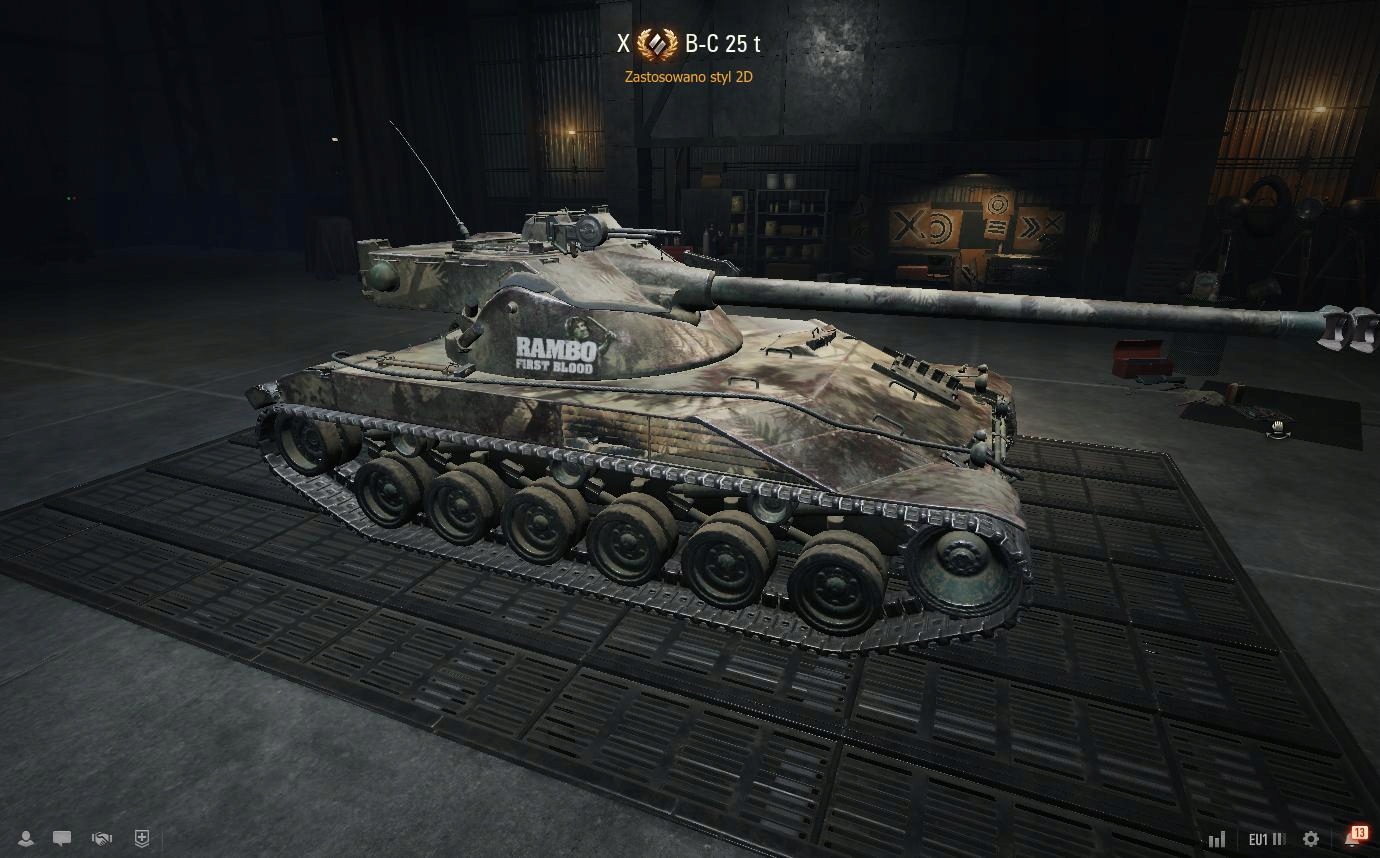Viewport: 1380px width, 858px height.
Task: Open the chat speech bubble icon
Action: coord(62,839)
